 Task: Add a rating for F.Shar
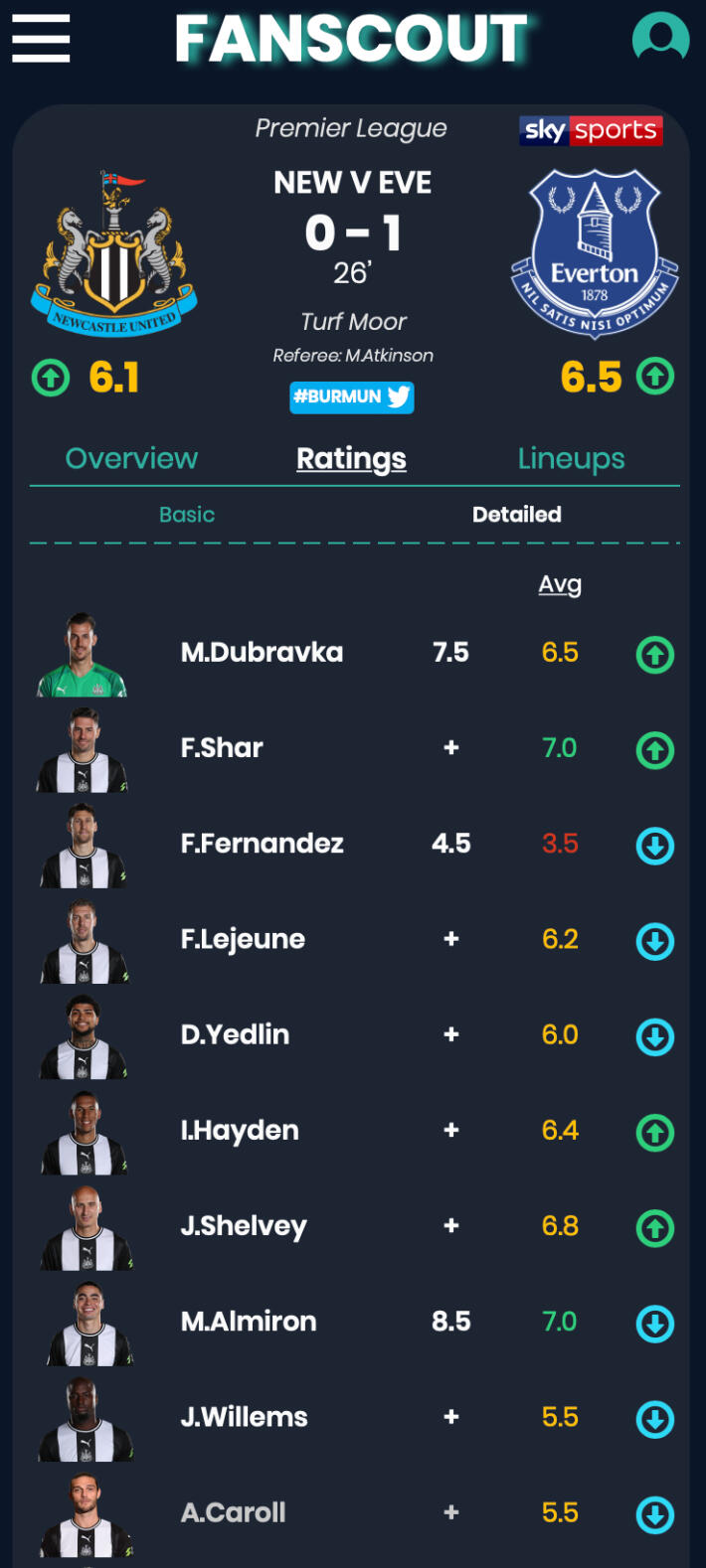pyautogui.click(x=451, y=748)
